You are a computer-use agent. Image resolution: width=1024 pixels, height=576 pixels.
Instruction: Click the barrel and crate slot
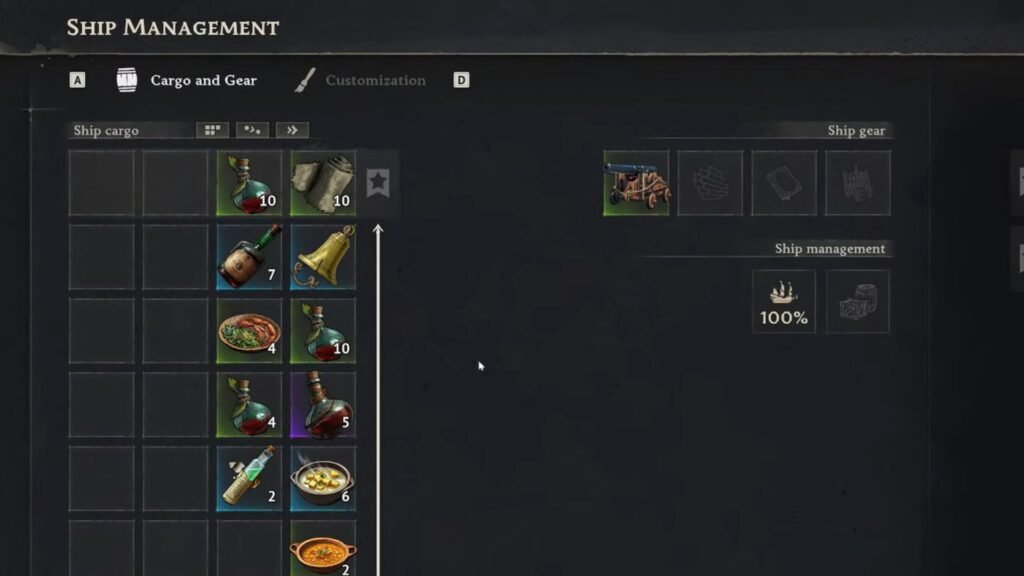coord(858,301)
